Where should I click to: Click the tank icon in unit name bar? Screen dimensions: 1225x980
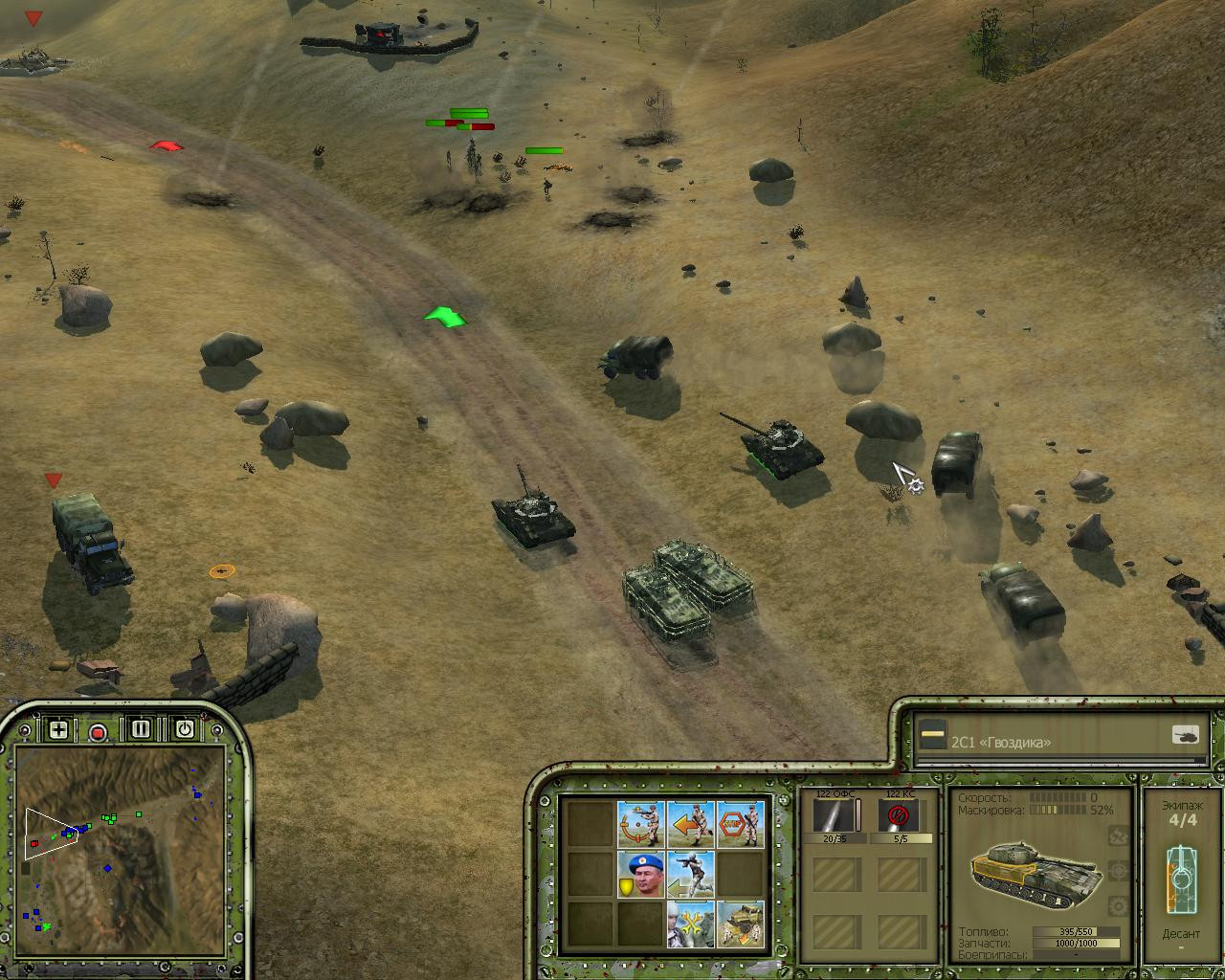tap(1185, 736)
